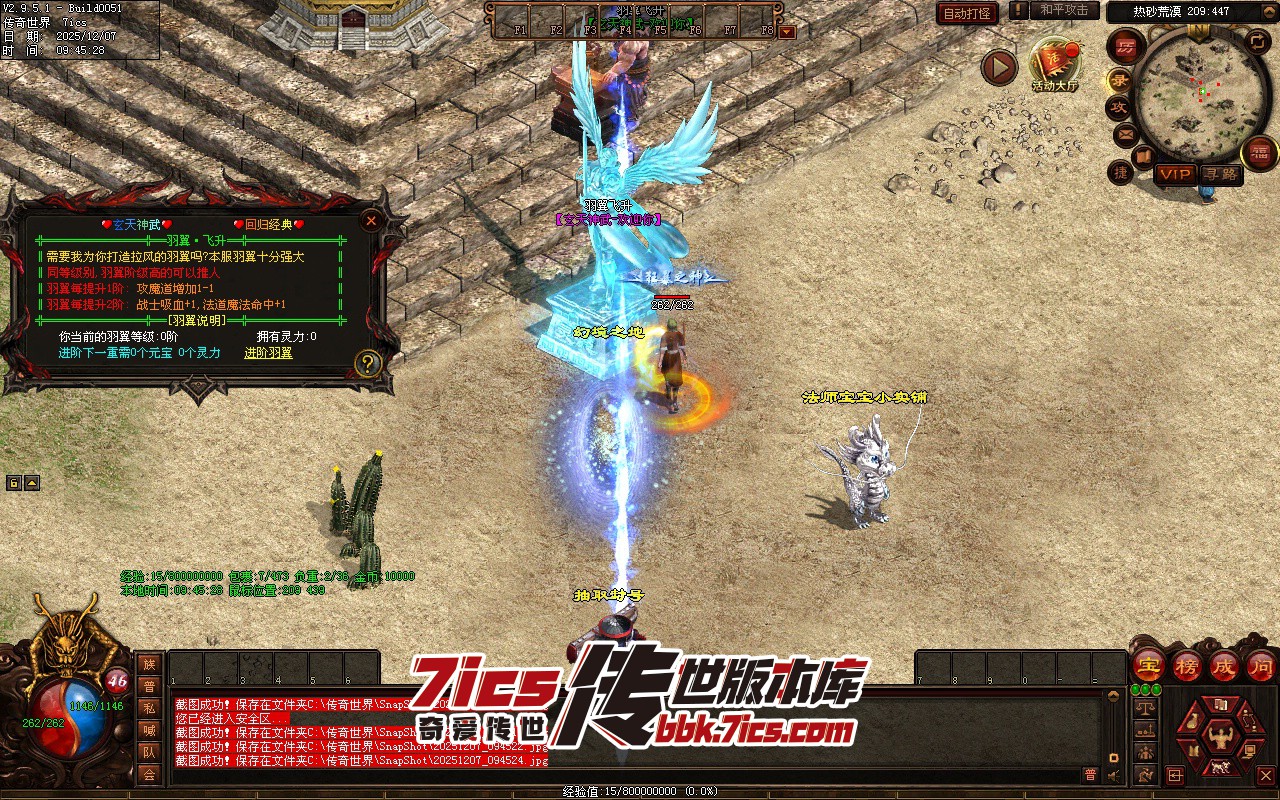
Task: Choose the 进阶羽翼 dialogue option
Action: click(268, 353)
